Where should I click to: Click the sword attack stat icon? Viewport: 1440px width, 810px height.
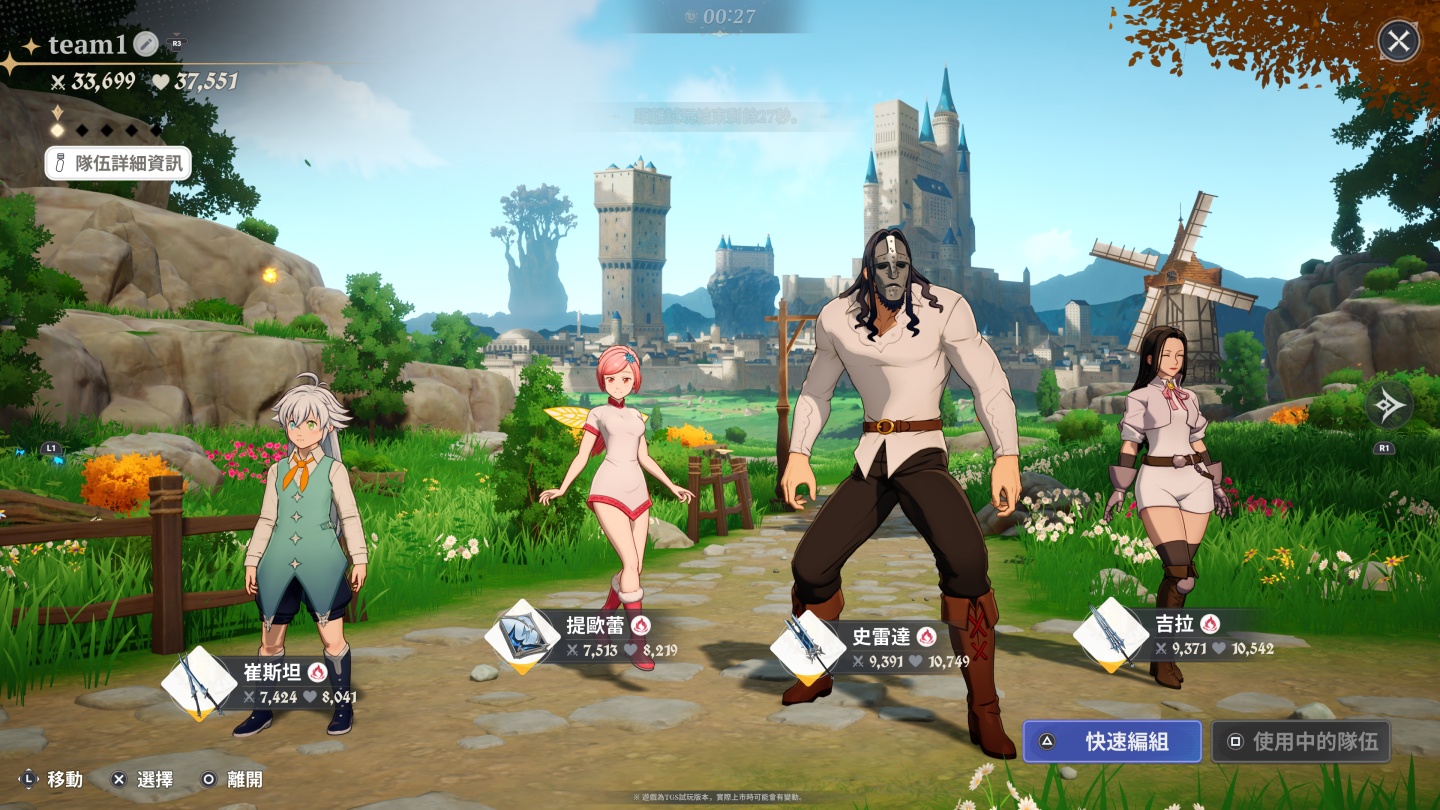59,82
